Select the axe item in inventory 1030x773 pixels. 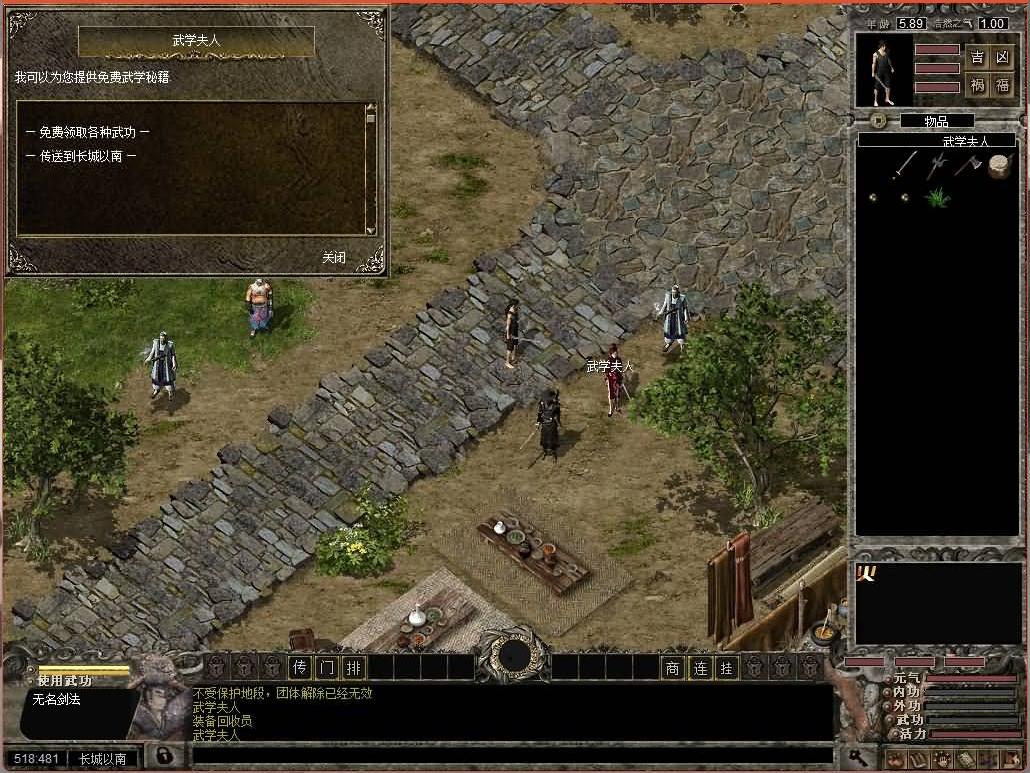click(967, 165)
